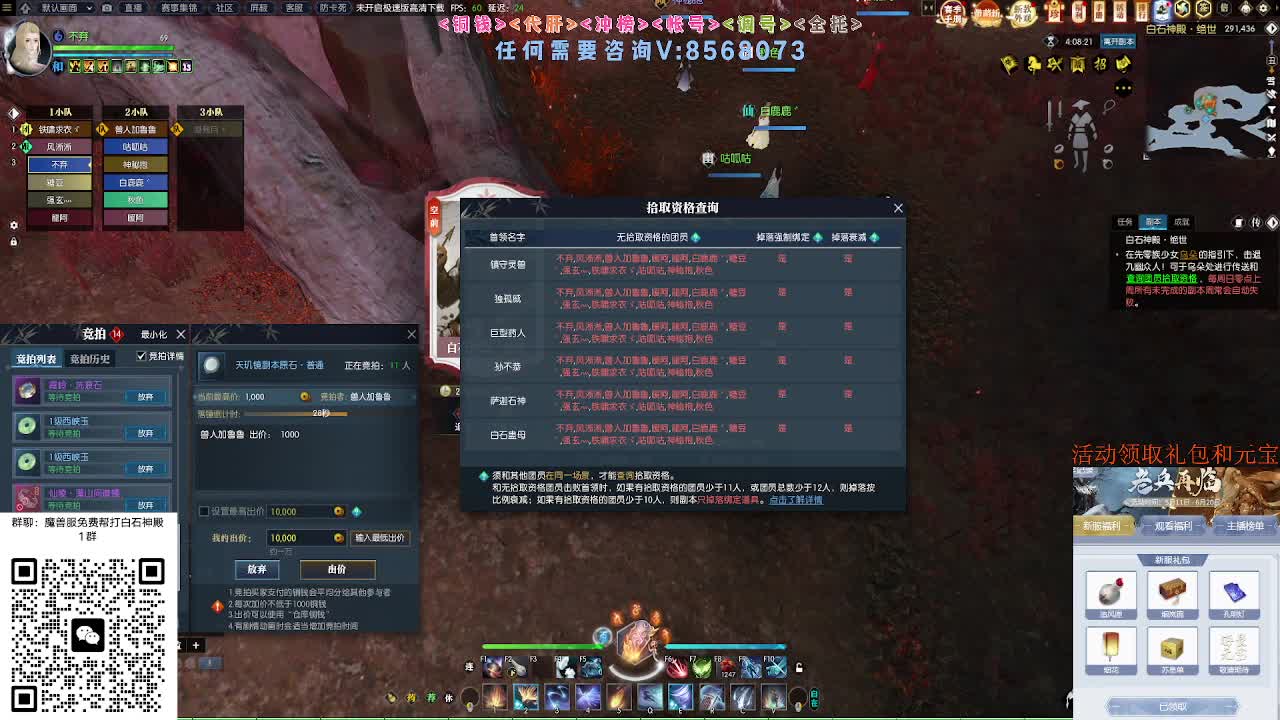Click the 招 recruit icon below the minimap
The width and height of the screenshot is (1280, 720).
[1100, 64]
